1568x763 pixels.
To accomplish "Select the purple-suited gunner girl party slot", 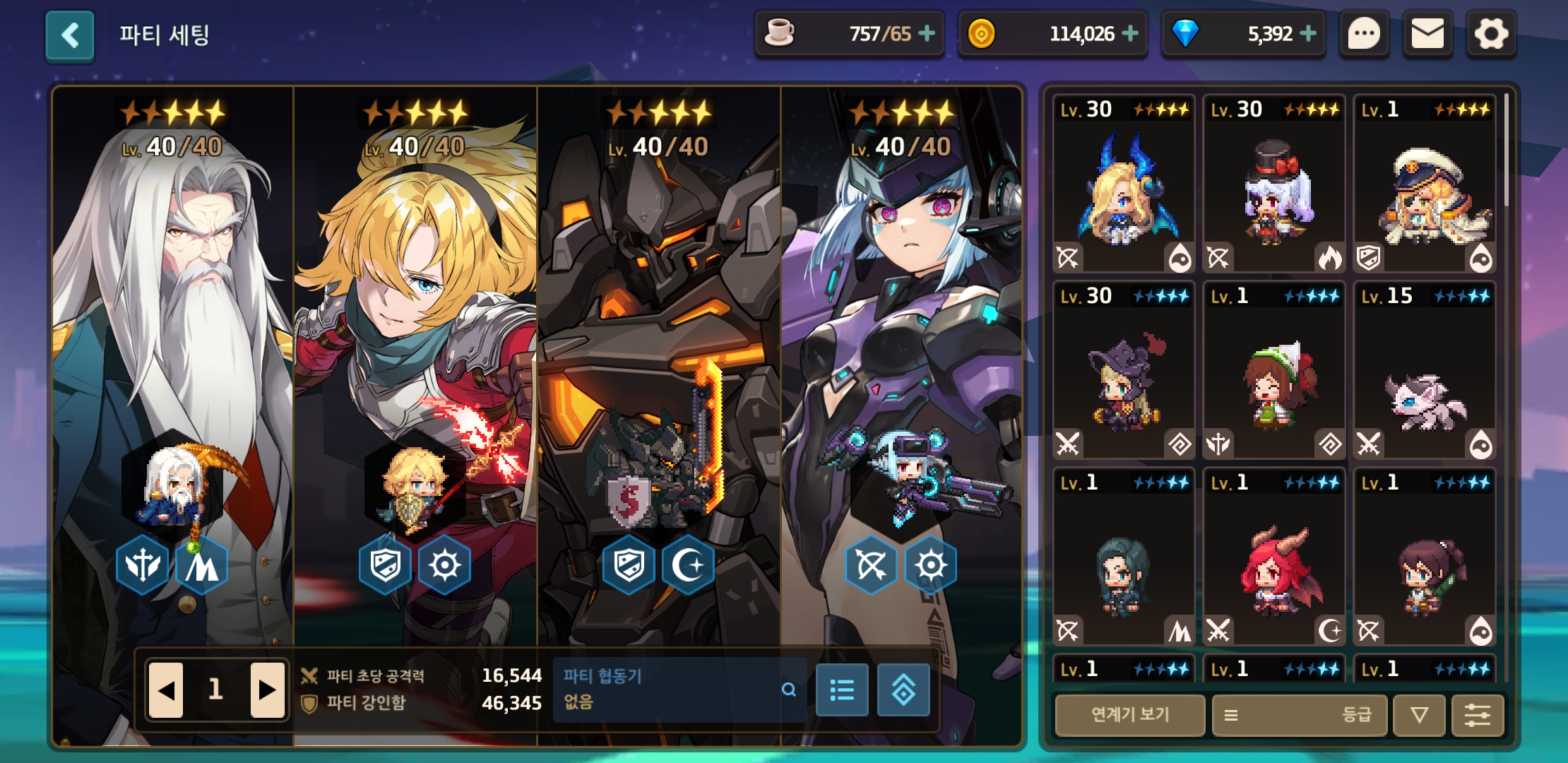I will click(x=901, y=353).
